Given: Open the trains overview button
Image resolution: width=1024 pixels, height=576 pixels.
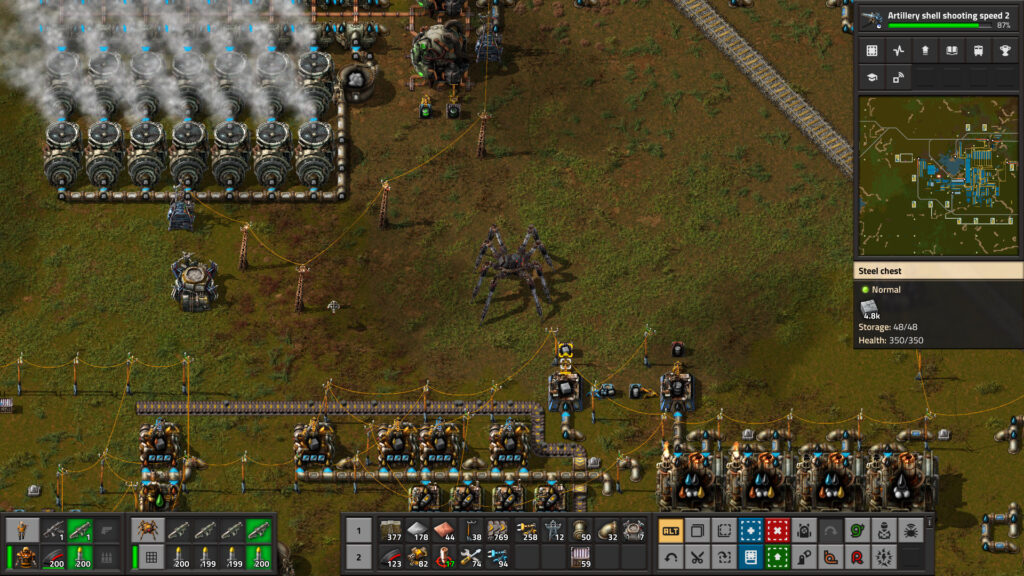Looking at the screenshot, I should pos(977,51).
